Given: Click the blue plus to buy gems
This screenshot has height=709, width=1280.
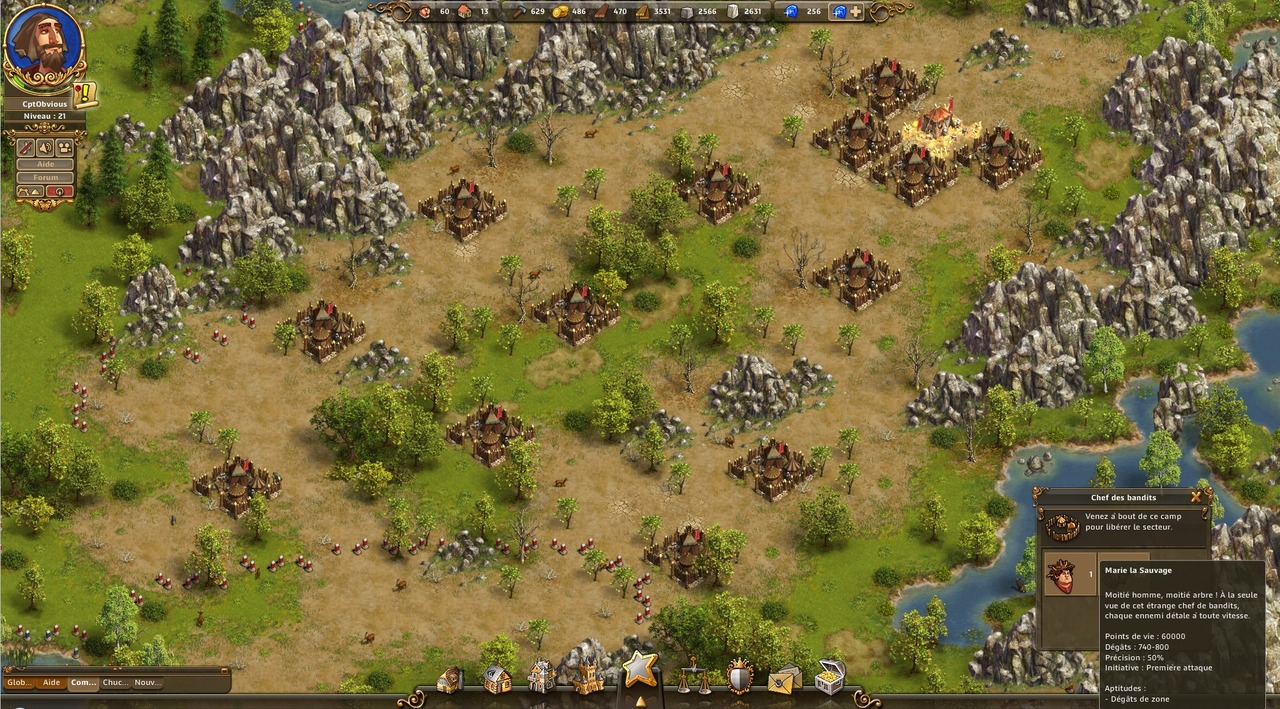Looking at the screenshot, I should [x=855, y=11].
